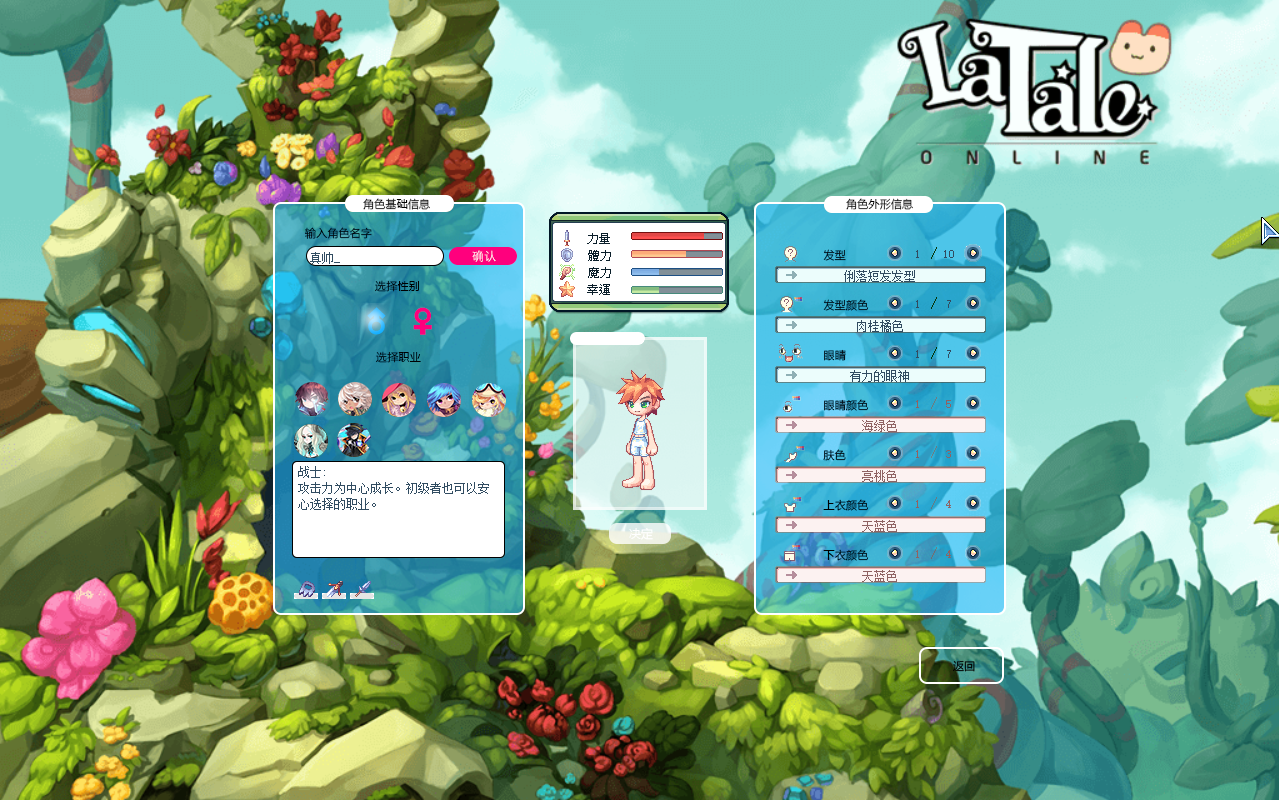The image size is (1279, 800).
Task: Pick the white-haired class portrait
Action: pyautogui.click(x=355, y=400)
